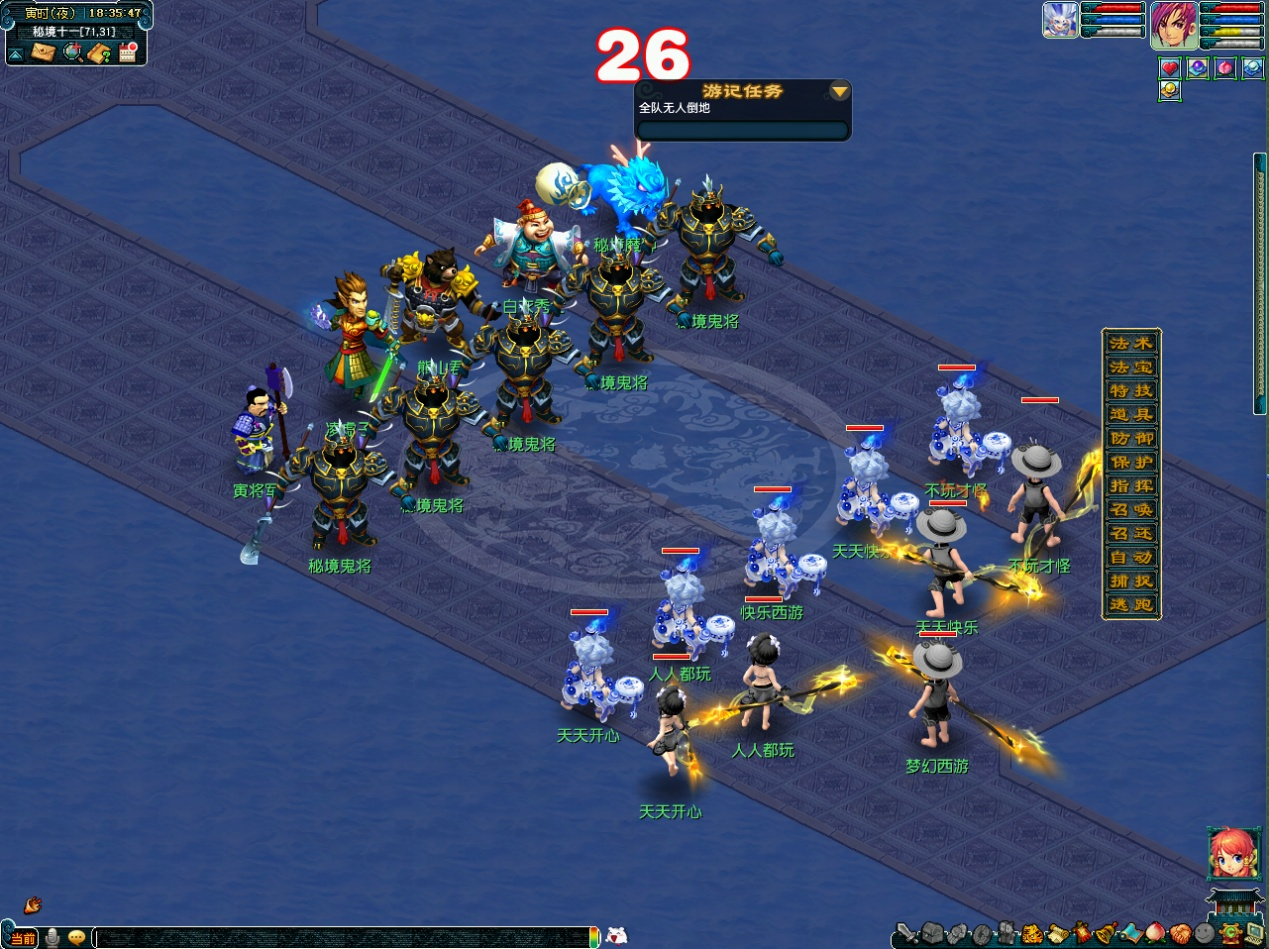Open the world map magnifier icon
The width and height of the screenshot is (1269, 949).
click(x=72, y=52)
